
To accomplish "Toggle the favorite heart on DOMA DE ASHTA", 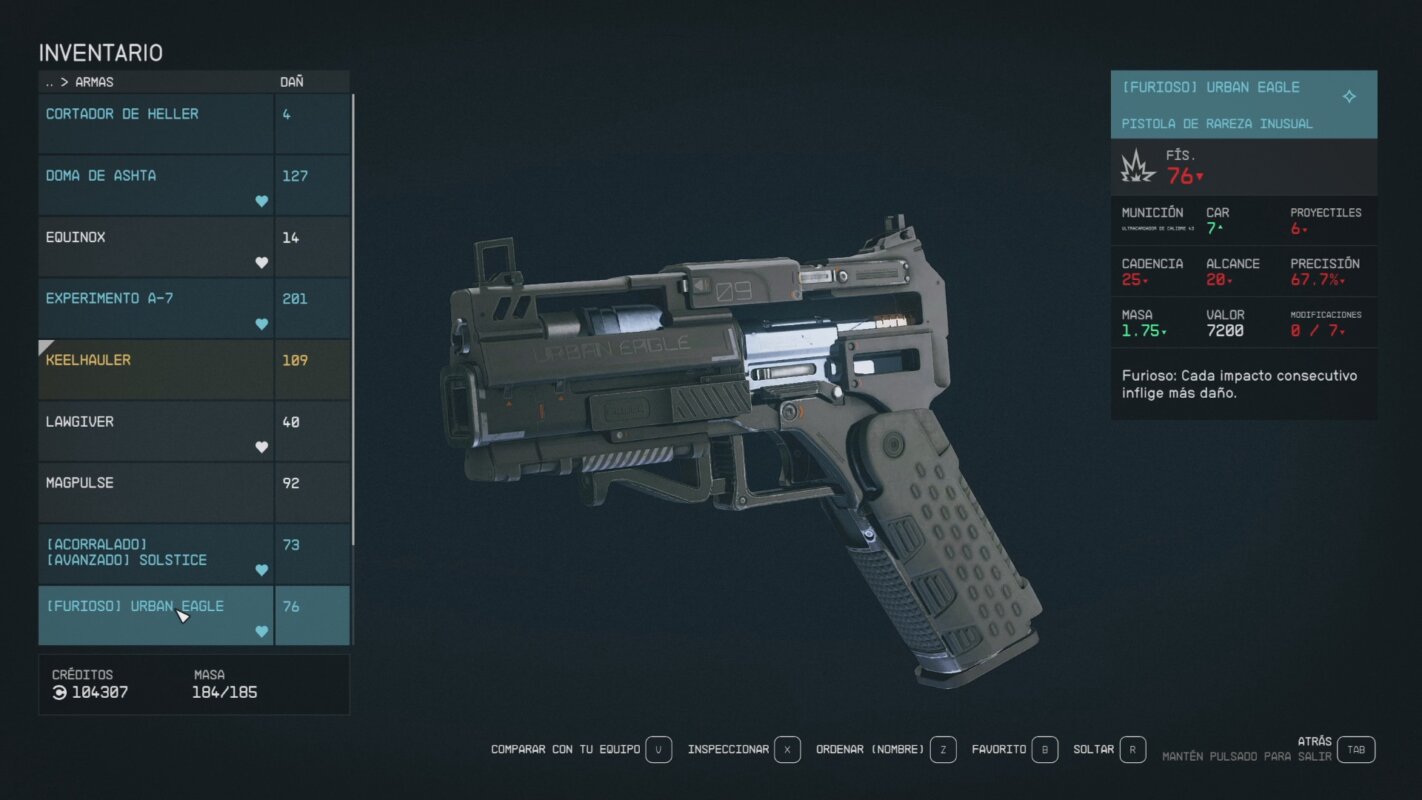I will 261,200.
